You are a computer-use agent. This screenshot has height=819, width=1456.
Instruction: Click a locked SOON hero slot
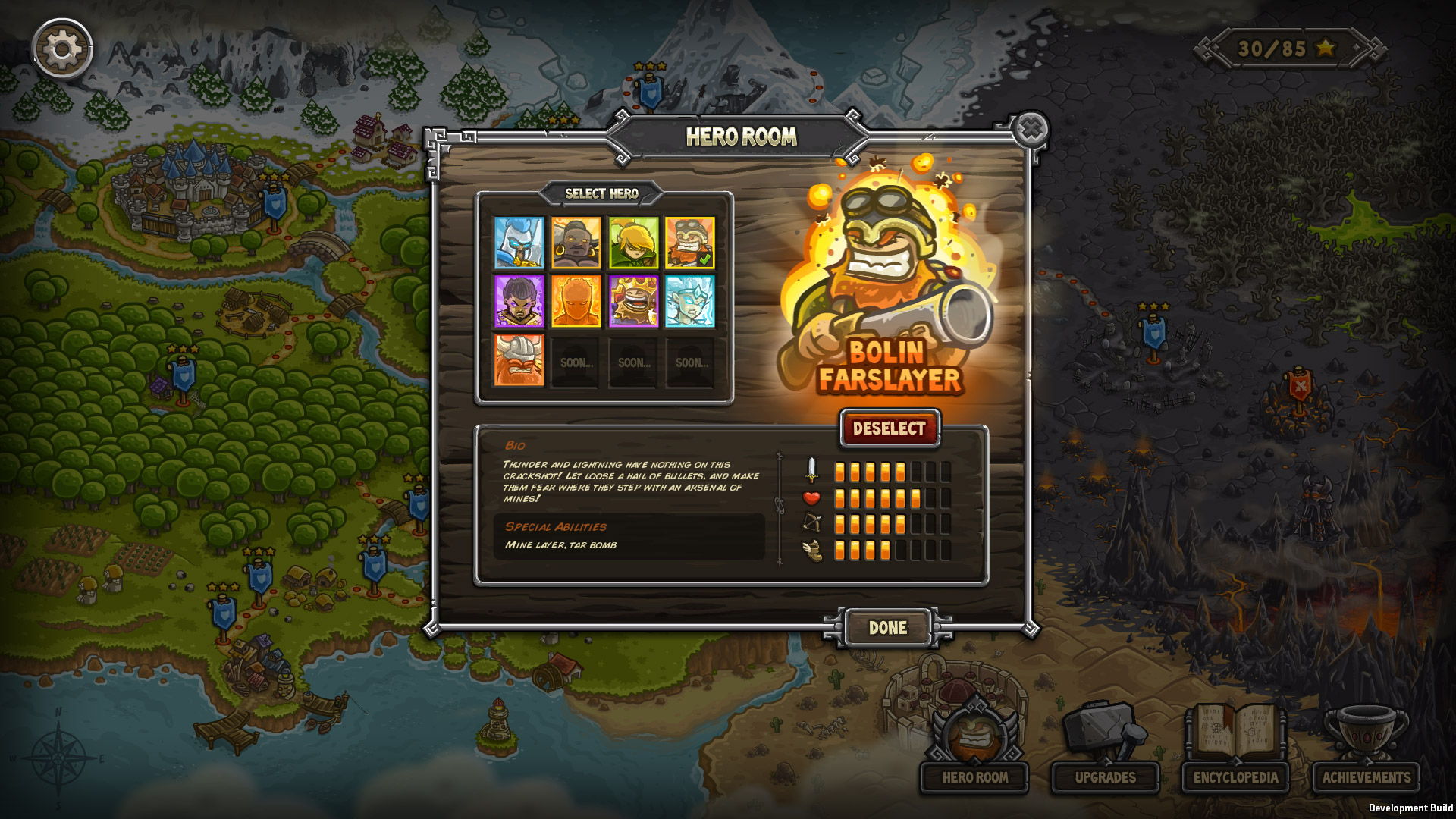576,362
